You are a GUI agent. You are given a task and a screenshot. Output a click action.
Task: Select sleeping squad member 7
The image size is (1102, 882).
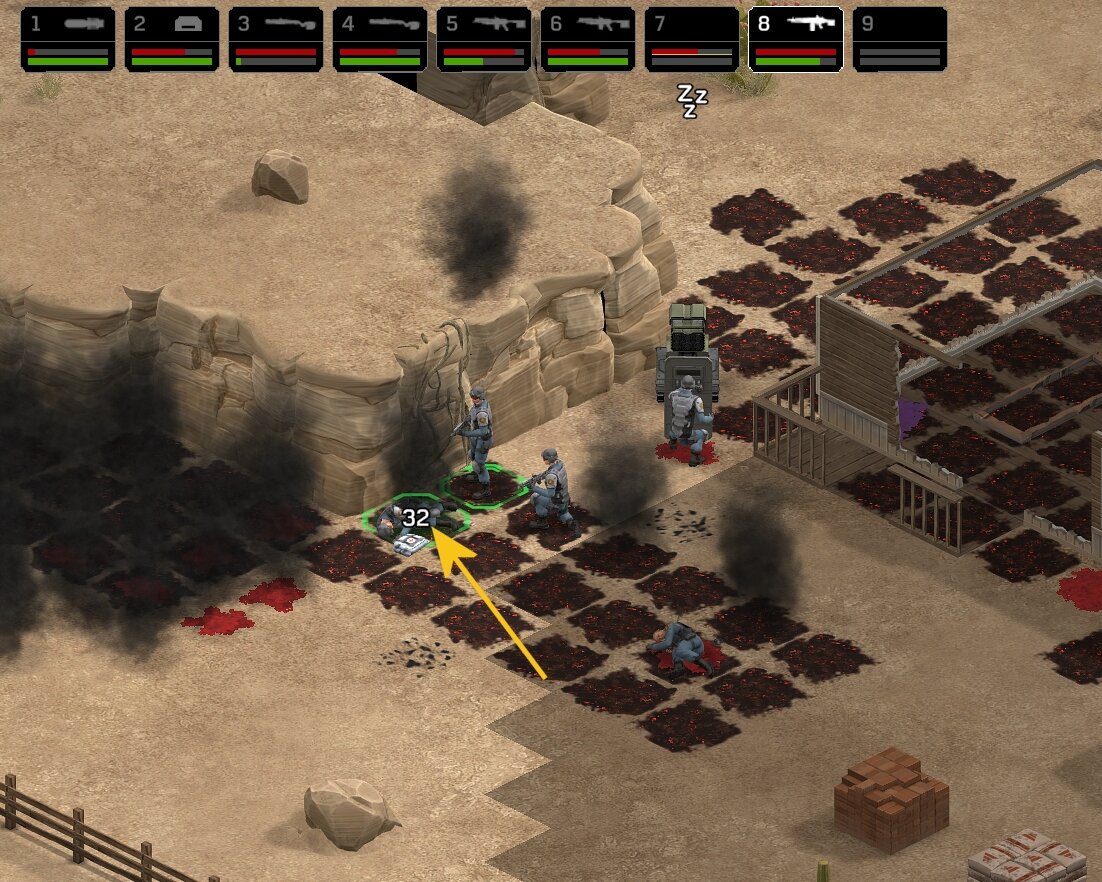click(x=692, y=40)
